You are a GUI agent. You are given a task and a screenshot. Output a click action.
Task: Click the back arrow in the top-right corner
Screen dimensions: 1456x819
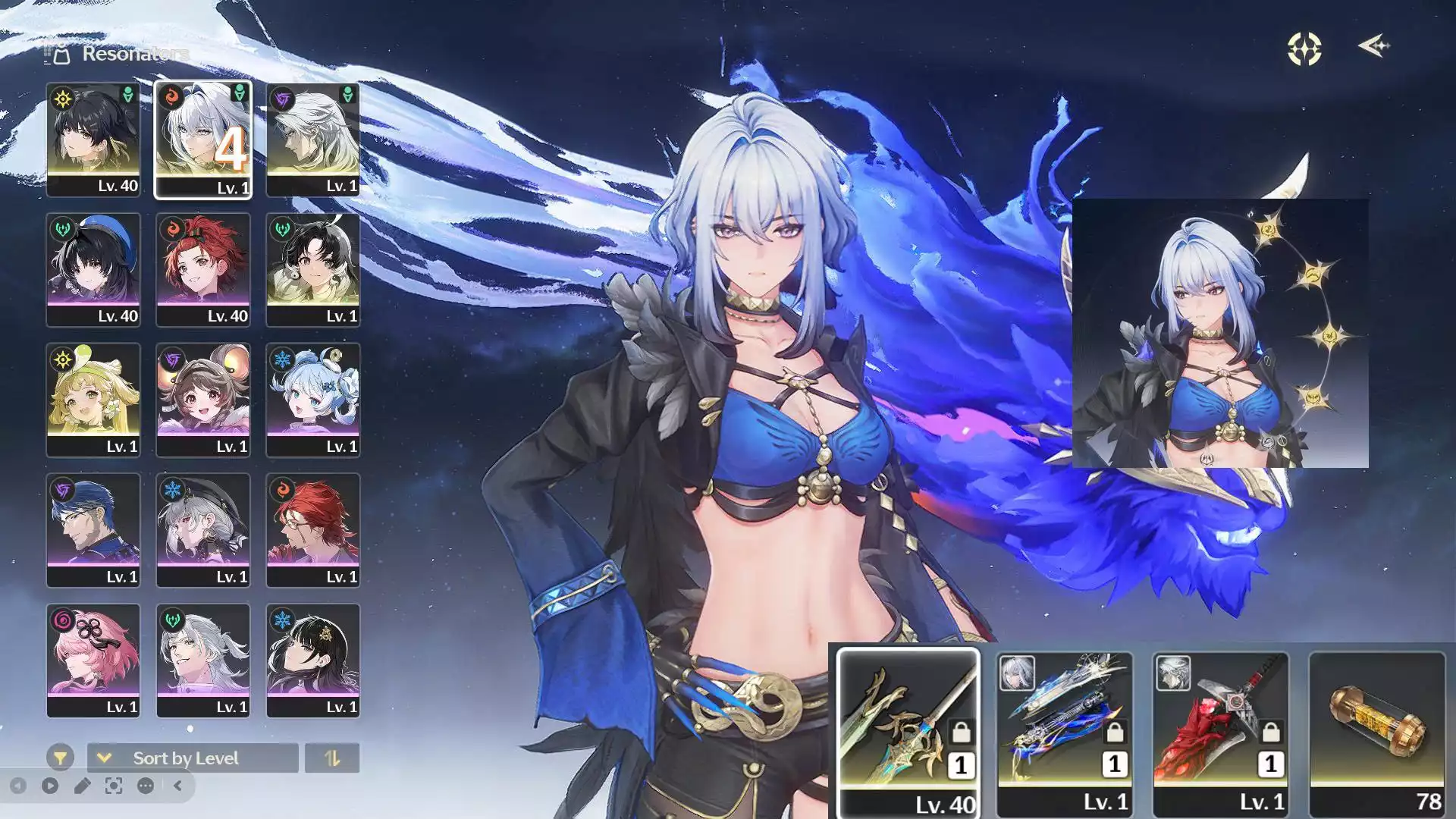pos(1374,47)
